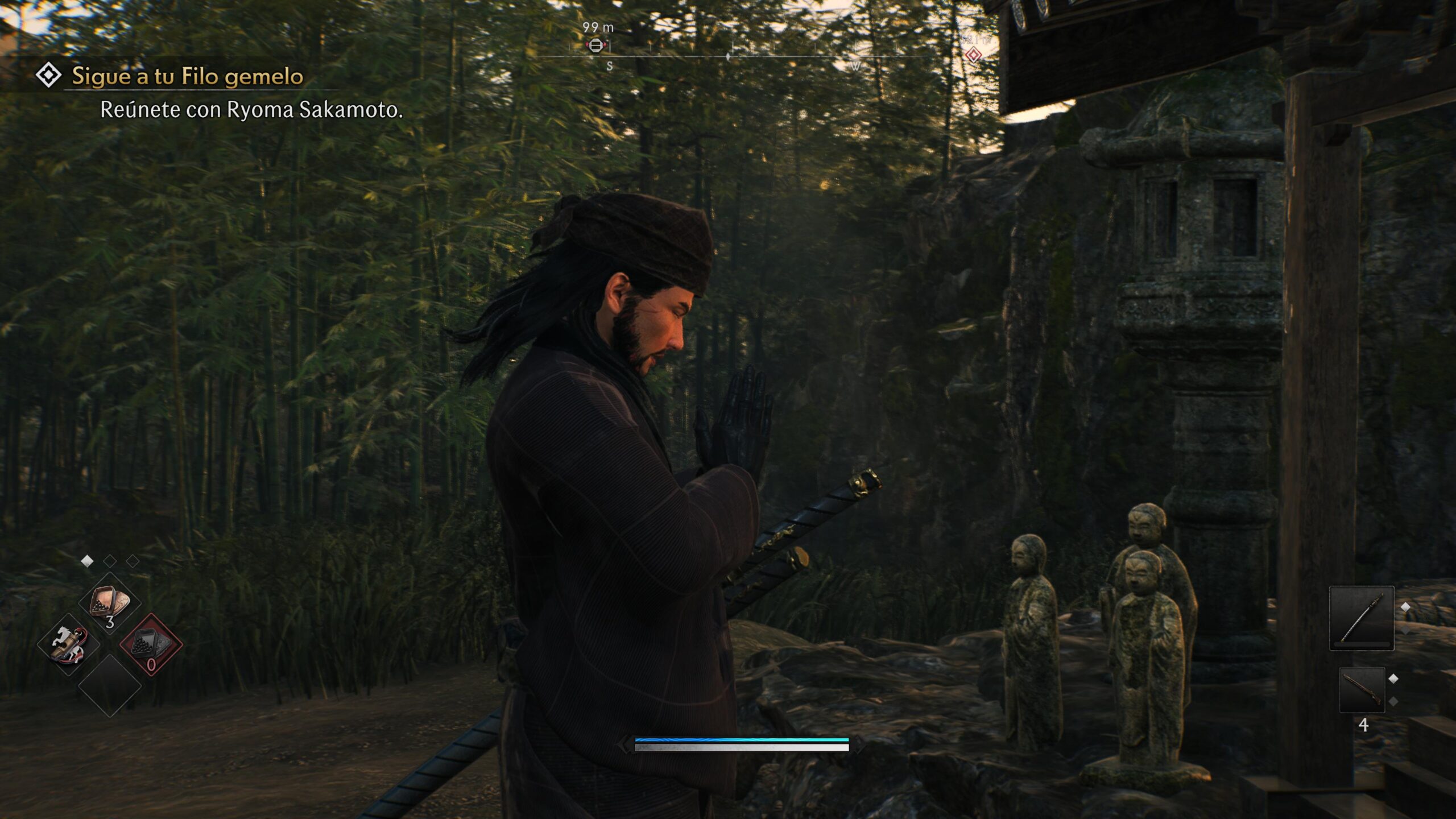This screenshot has height=819, width=1456.
Task: Select the "Sigue a tu Filo gemelo" quest tracker
Action: coord(187,76)
